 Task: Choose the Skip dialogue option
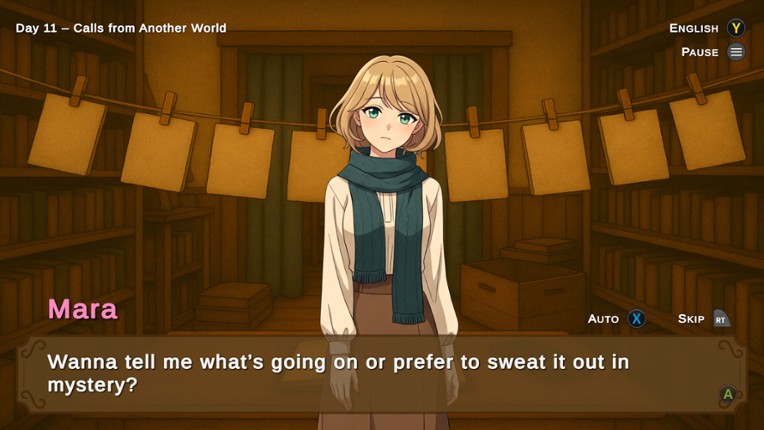pos(691,319)
